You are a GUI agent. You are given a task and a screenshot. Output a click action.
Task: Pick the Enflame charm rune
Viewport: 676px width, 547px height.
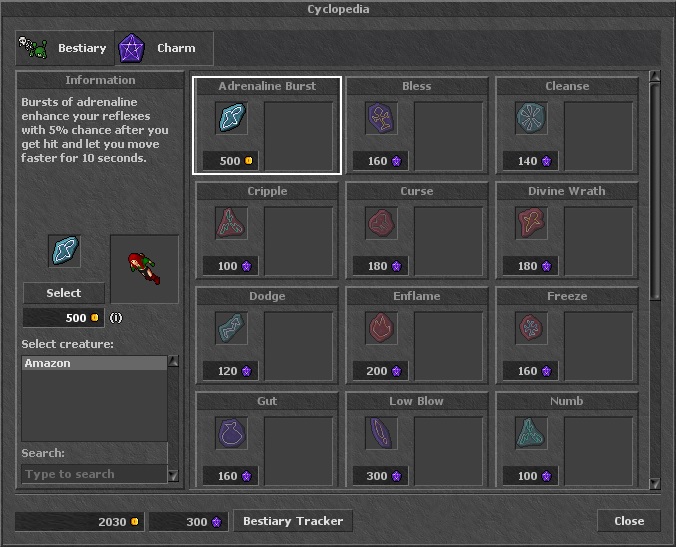pos(381,328)
